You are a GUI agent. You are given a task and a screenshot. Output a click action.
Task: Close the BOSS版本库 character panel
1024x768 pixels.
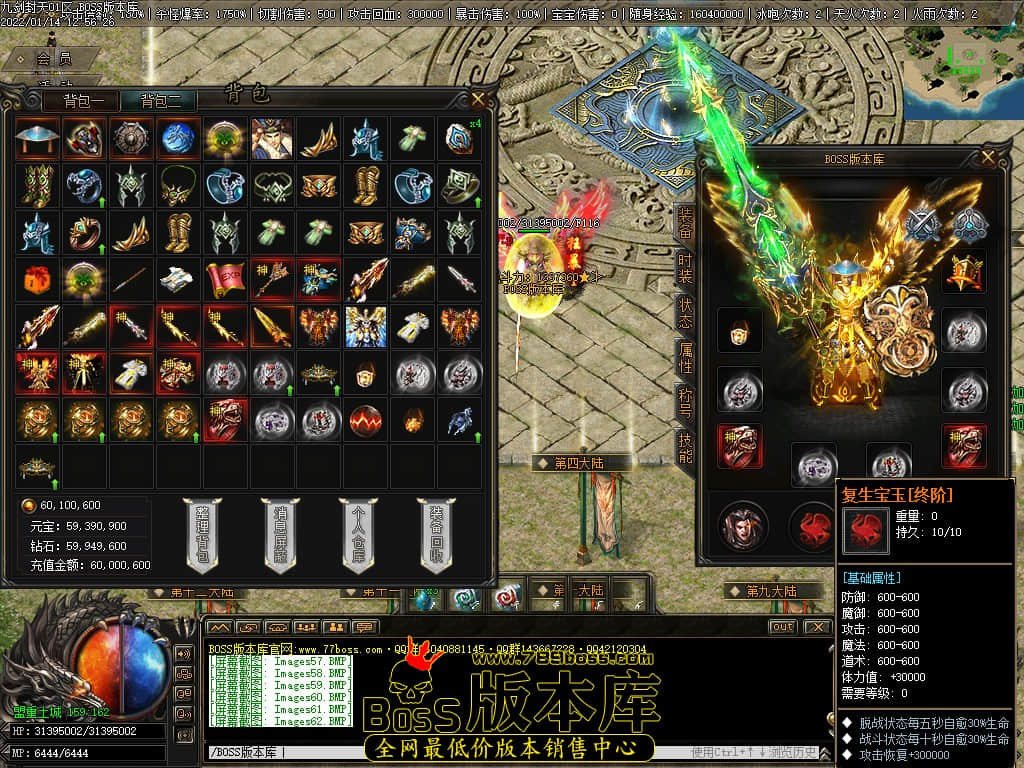989,157
